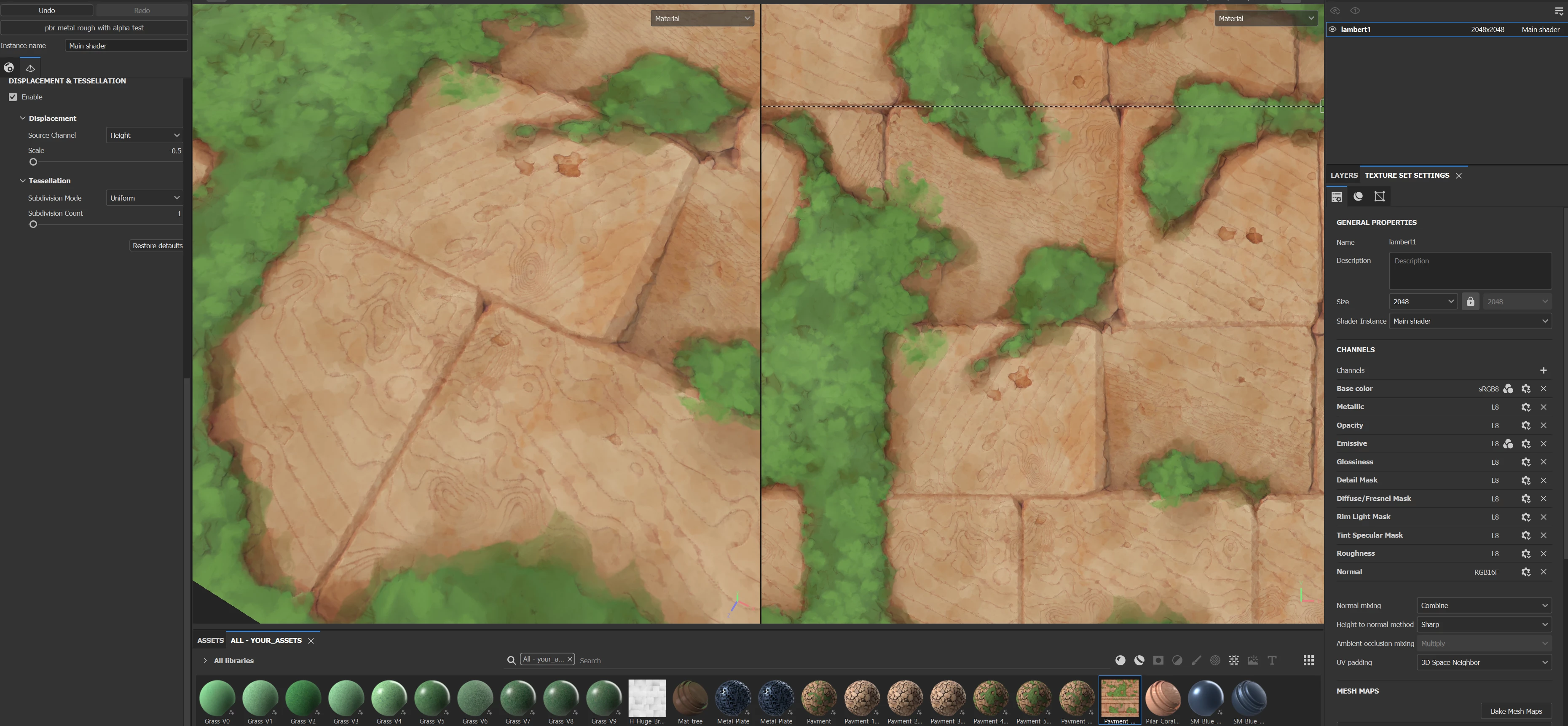Expand the All libraries tree
Image resolution: width=1568 pixels, height=726 pixels.
click(x=205, y=660)
